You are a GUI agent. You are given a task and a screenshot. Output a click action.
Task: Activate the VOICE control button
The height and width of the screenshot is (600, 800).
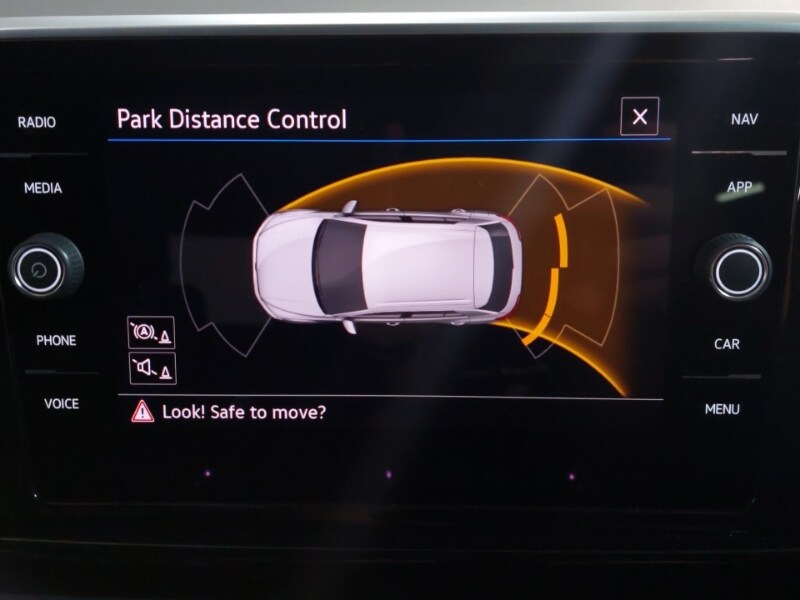tap(61, 404)
